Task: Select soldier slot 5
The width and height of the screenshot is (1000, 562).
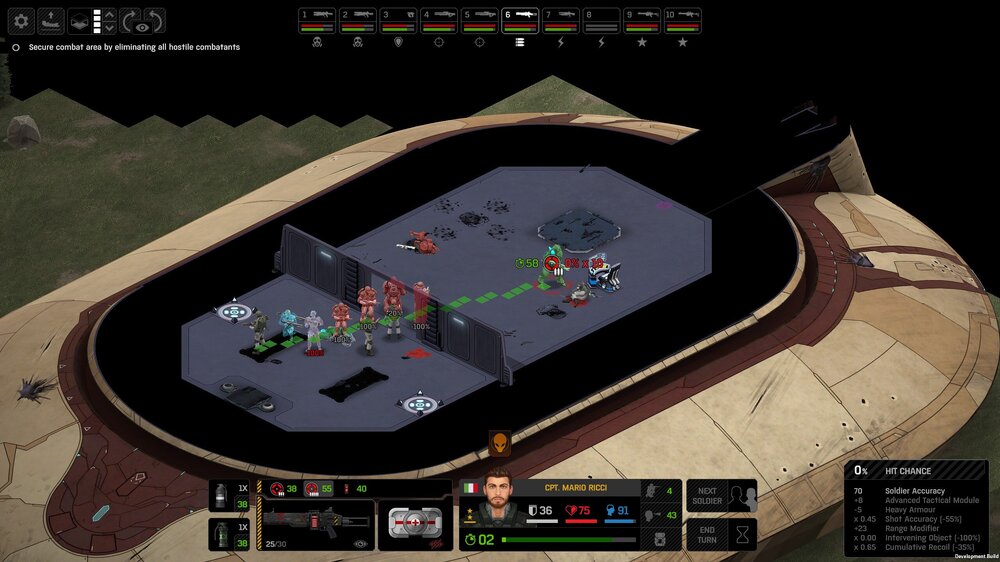Action: 479,20
